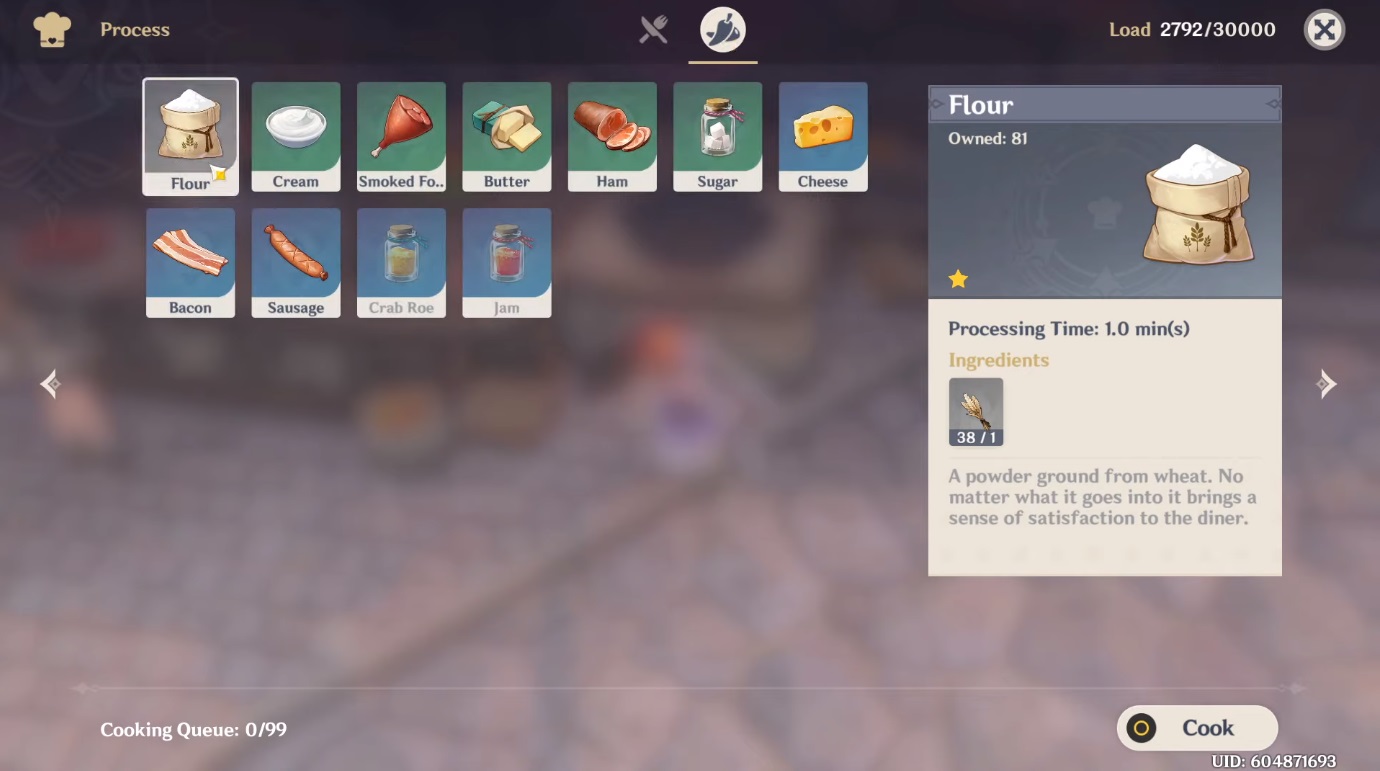Screen dimensions: 1380x771
Task: Choose the Sugar jar icon
Action: (717, 136)
